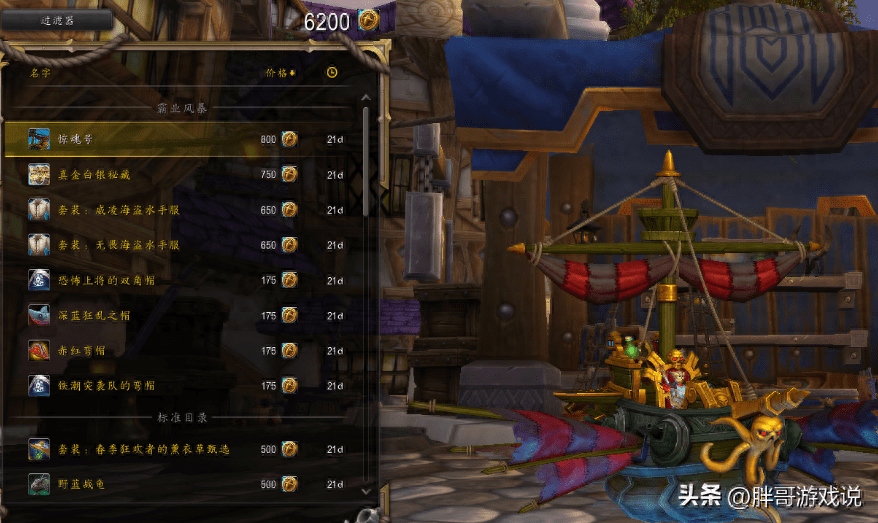Sort the list by 名字 column

coord(40,73)
